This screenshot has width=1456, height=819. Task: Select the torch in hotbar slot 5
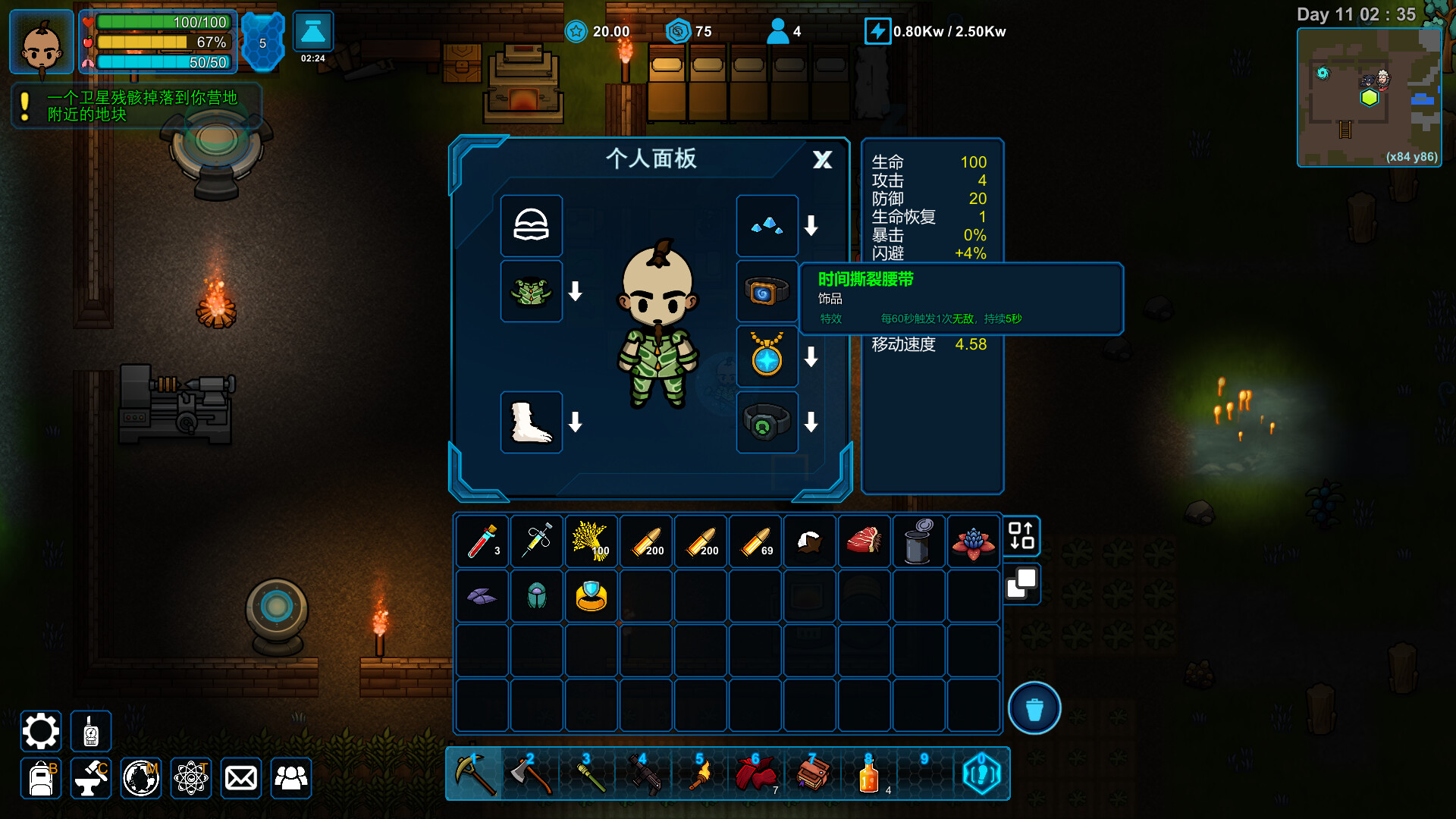pyautogui.click(x=699, y=774)
